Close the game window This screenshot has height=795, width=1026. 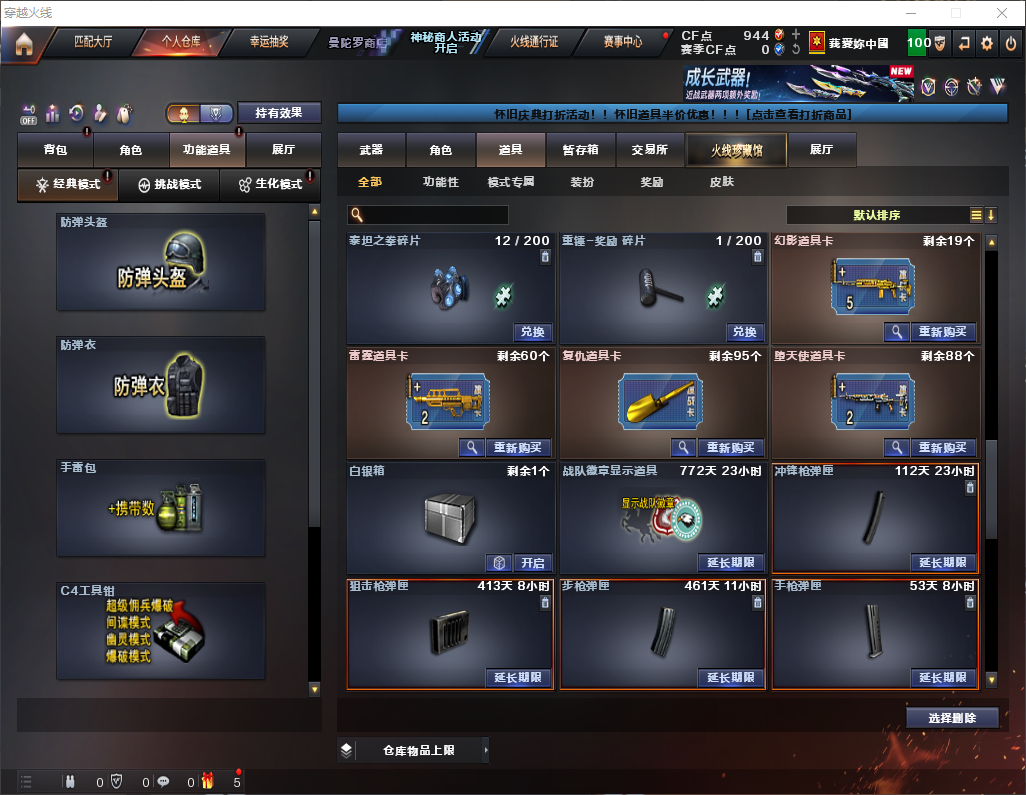1002,13
